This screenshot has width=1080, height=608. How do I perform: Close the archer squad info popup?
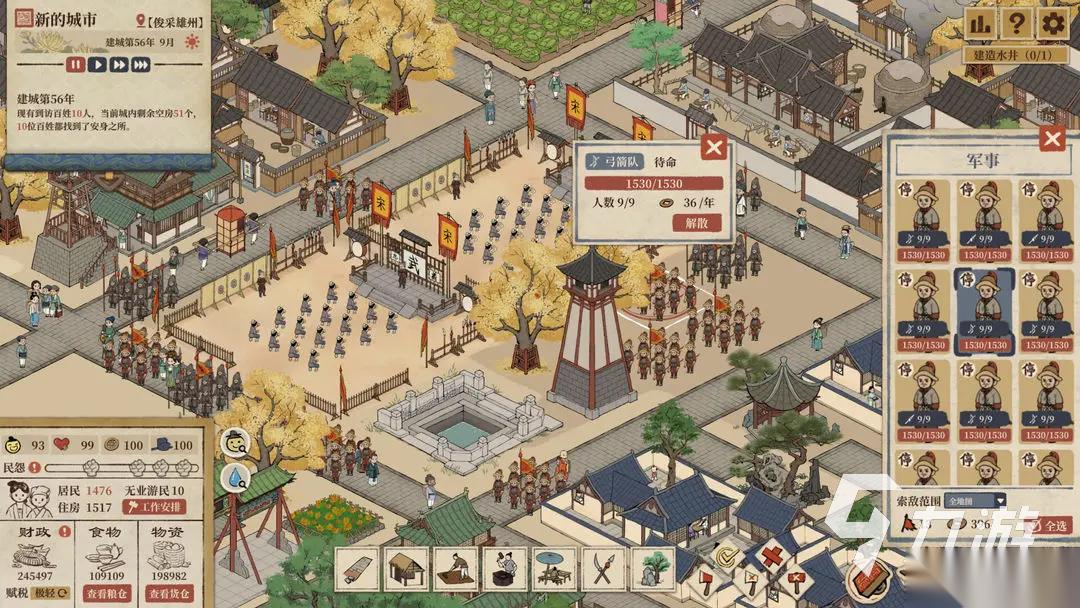713,149
